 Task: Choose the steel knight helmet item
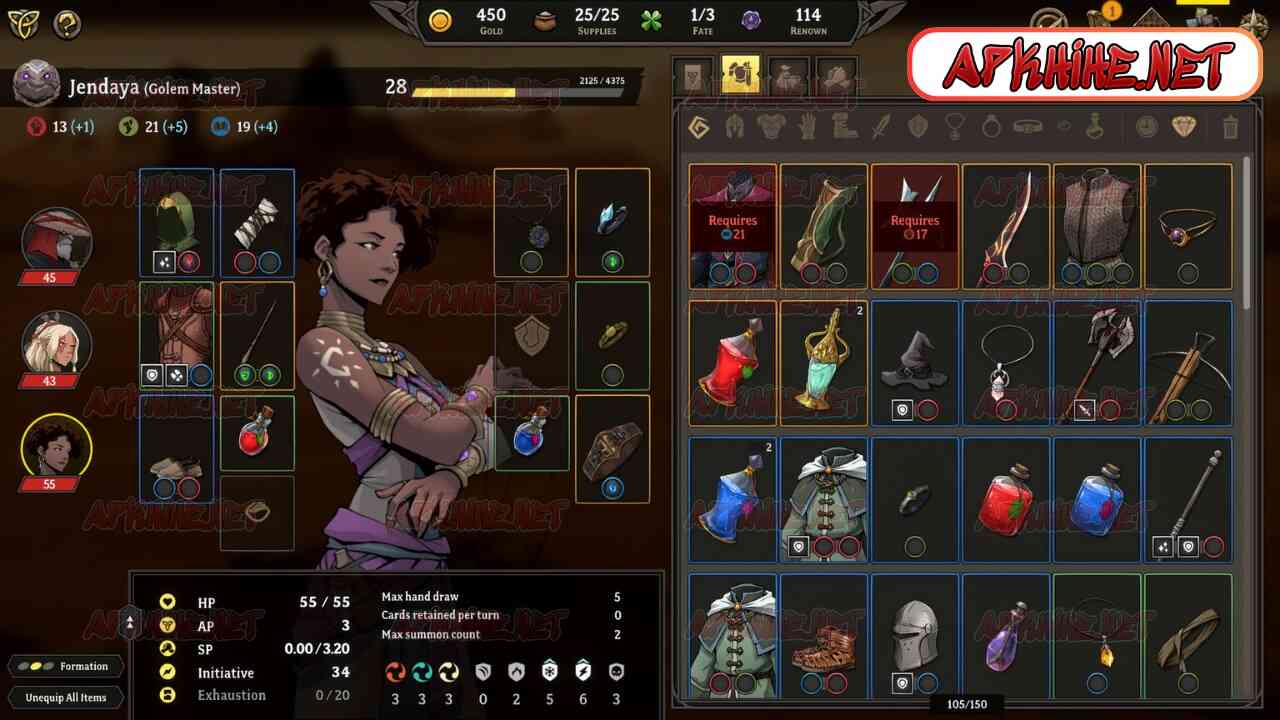point(915,635)
